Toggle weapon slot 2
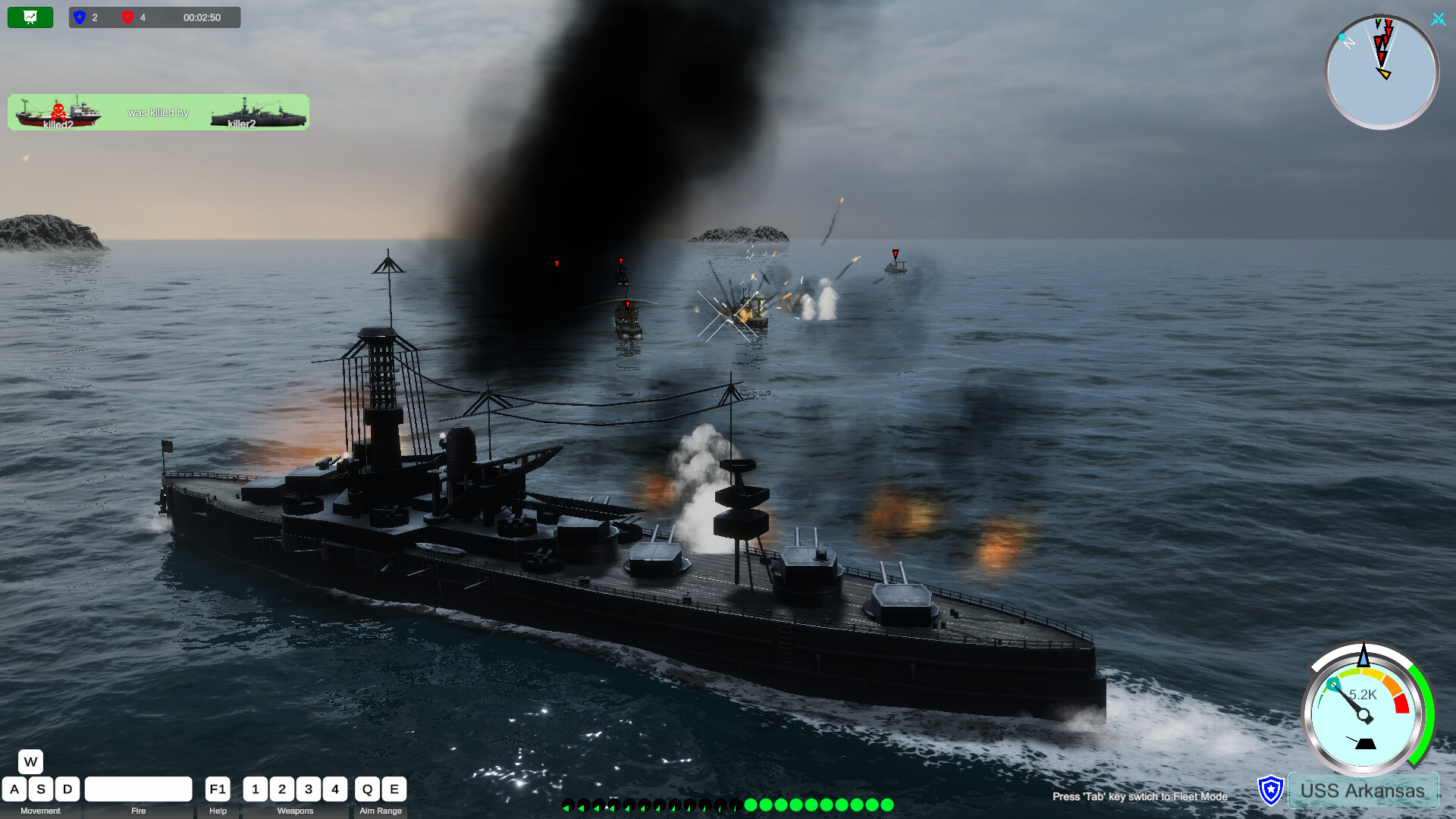The image size is (1456, 819). 282,789
